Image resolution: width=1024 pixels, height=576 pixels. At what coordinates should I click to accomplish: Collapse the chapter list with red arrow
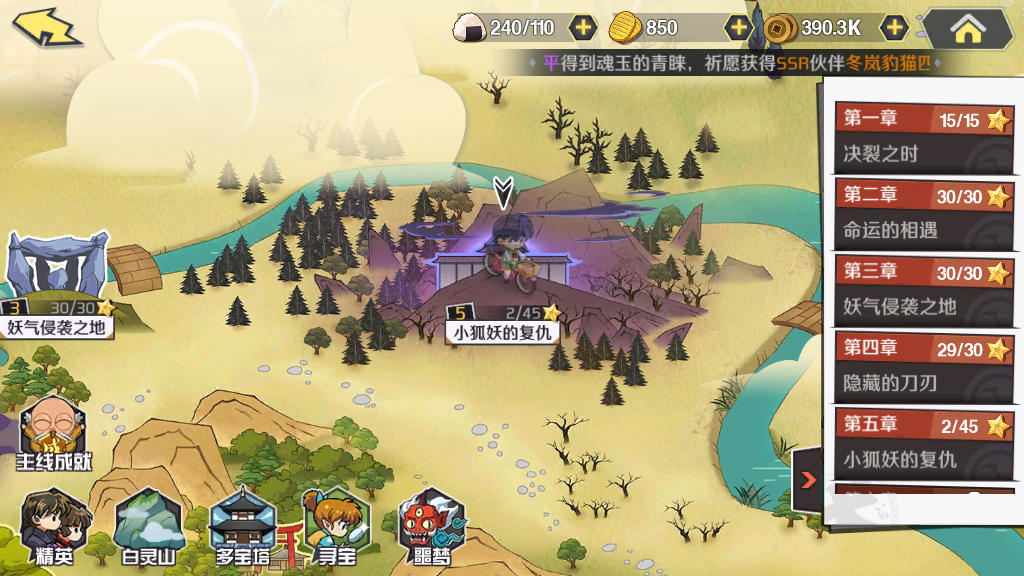(x=808, y=480)
